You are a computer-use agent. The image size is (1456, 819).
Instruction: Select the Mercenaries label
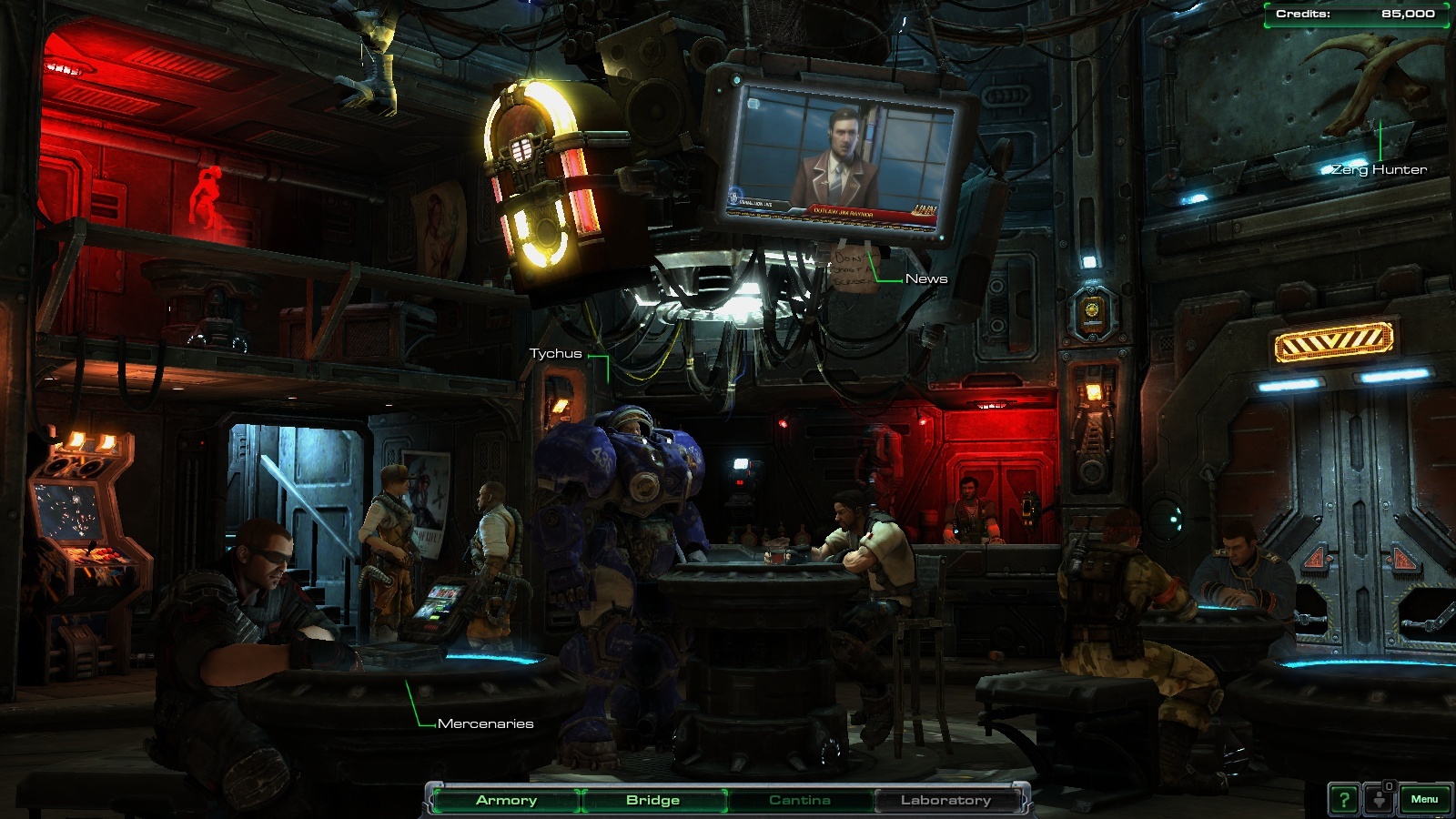[x=485, y=723]
